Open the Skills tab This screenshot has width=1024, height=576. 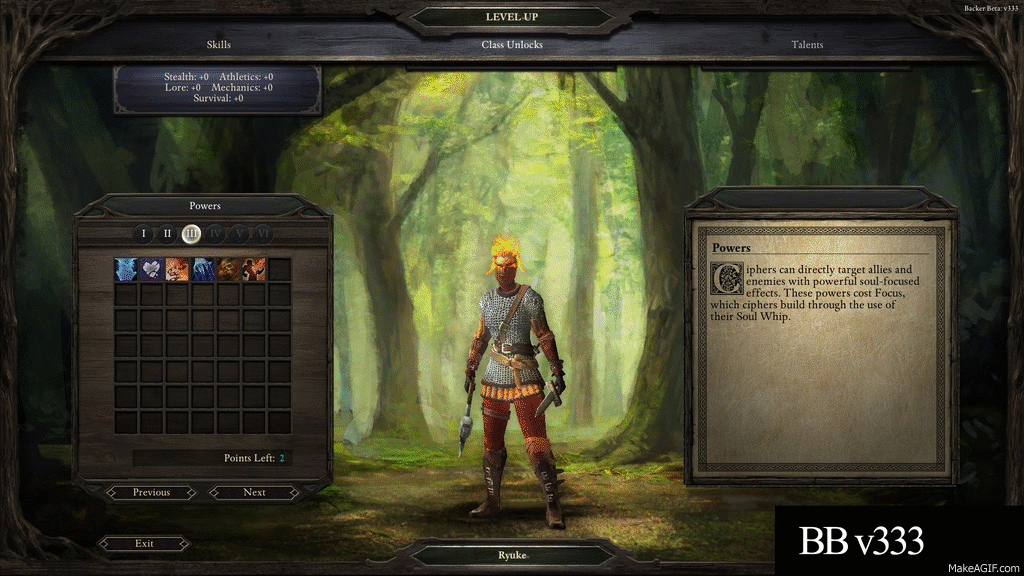click(x=218, y=45)
